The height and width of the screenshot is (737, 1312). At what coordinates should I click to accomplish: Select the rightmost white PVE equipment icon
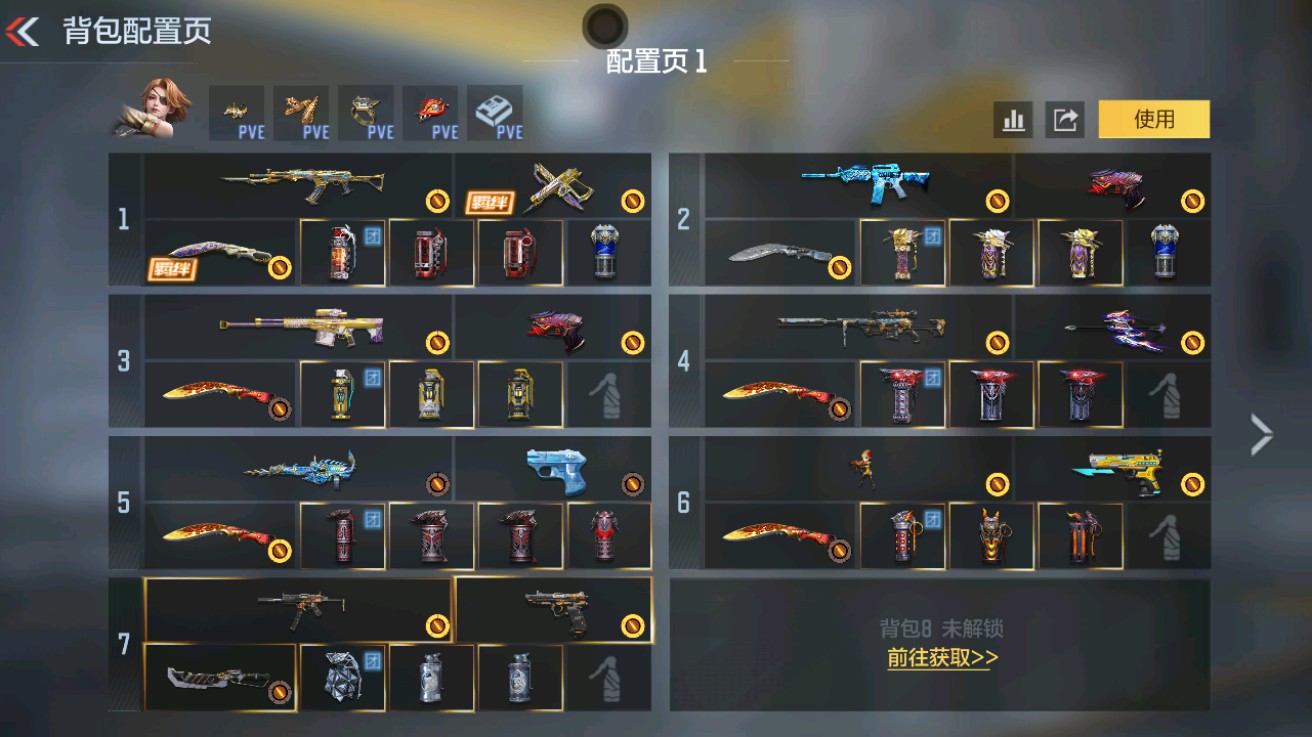click(x=497, y=110)
